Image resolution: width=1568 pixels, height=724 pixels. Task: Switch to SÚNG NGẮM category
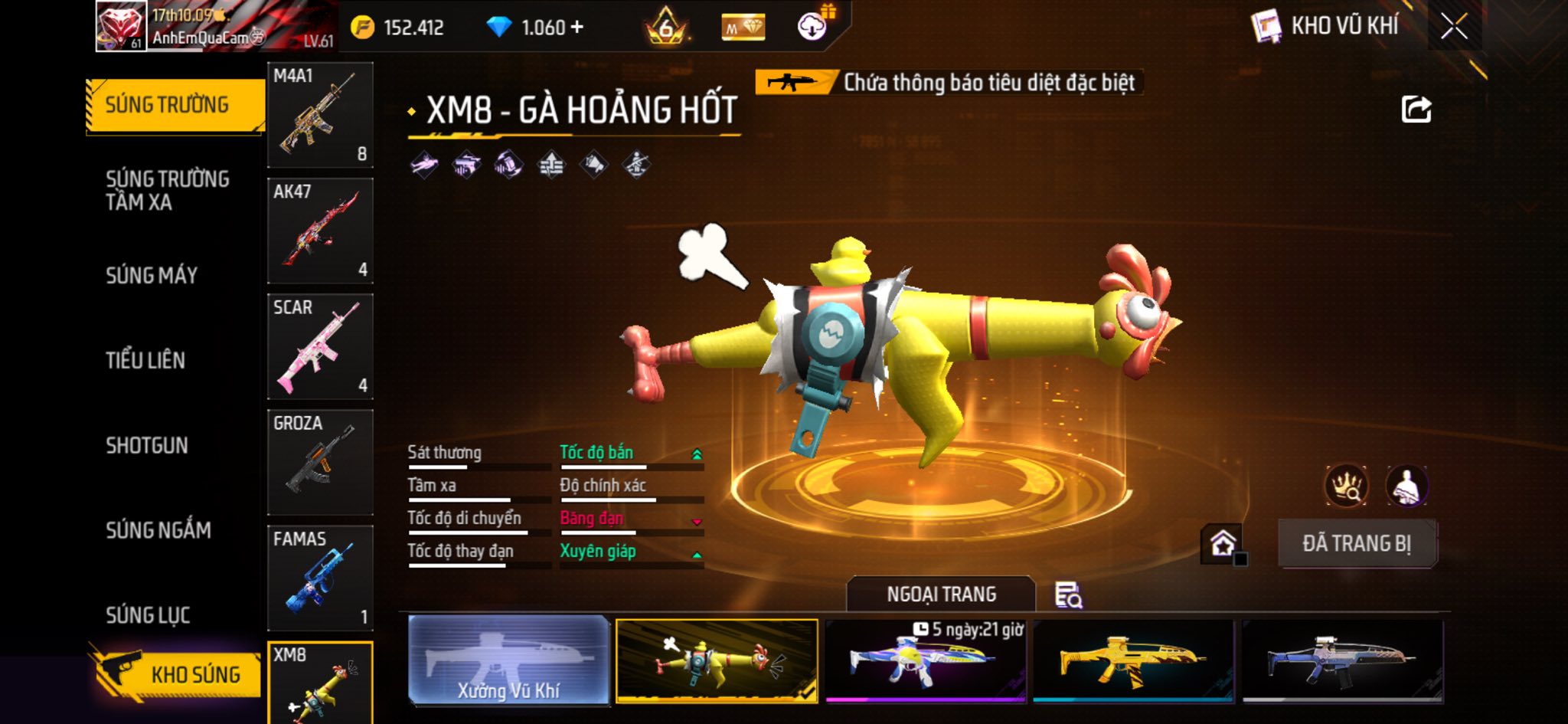[x=158, y=530]
